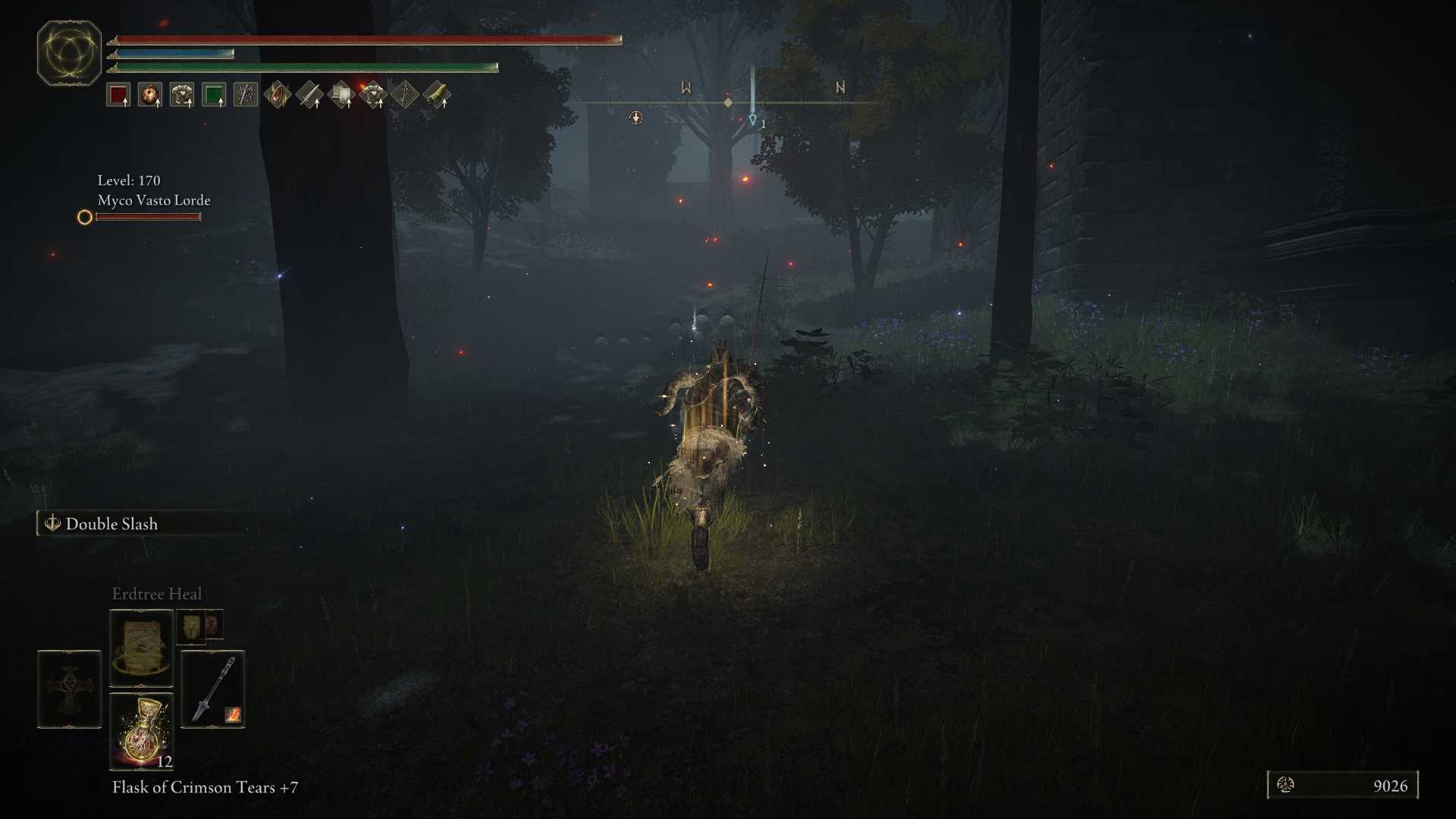Inspect the crossed slashes status icon
Viewport: 1456px width, 819px height.
246,96
